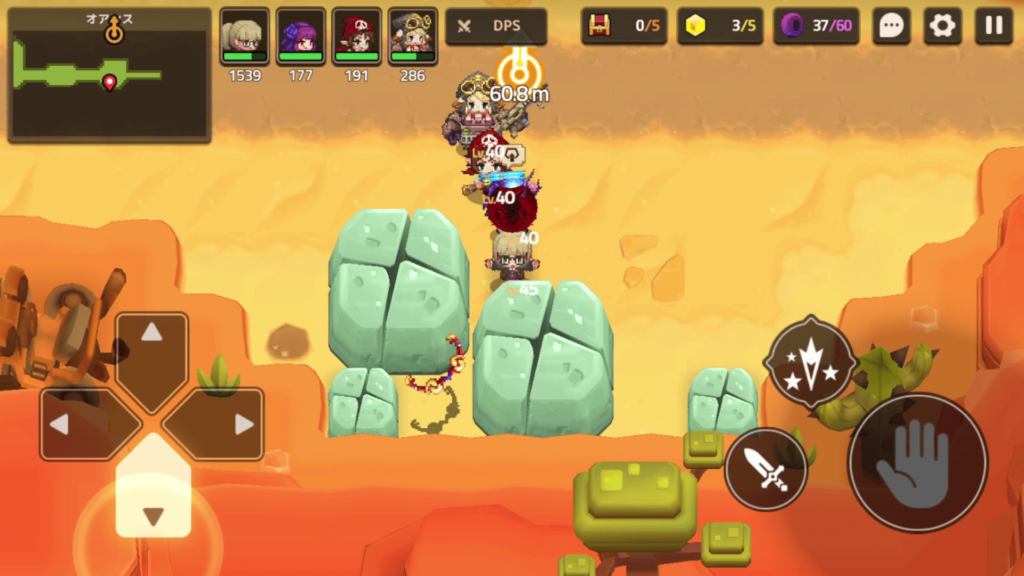This screenshot has width=1024, height=576.
Task: Attack with the sword button
Action: [766, 469]
